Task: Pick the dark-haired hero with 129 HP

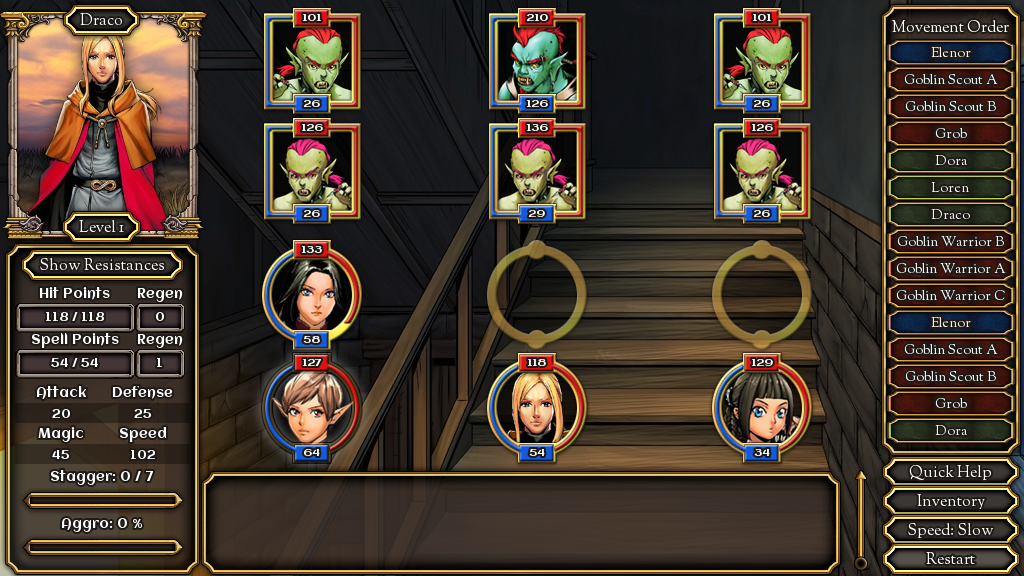Action: point(762,407)
